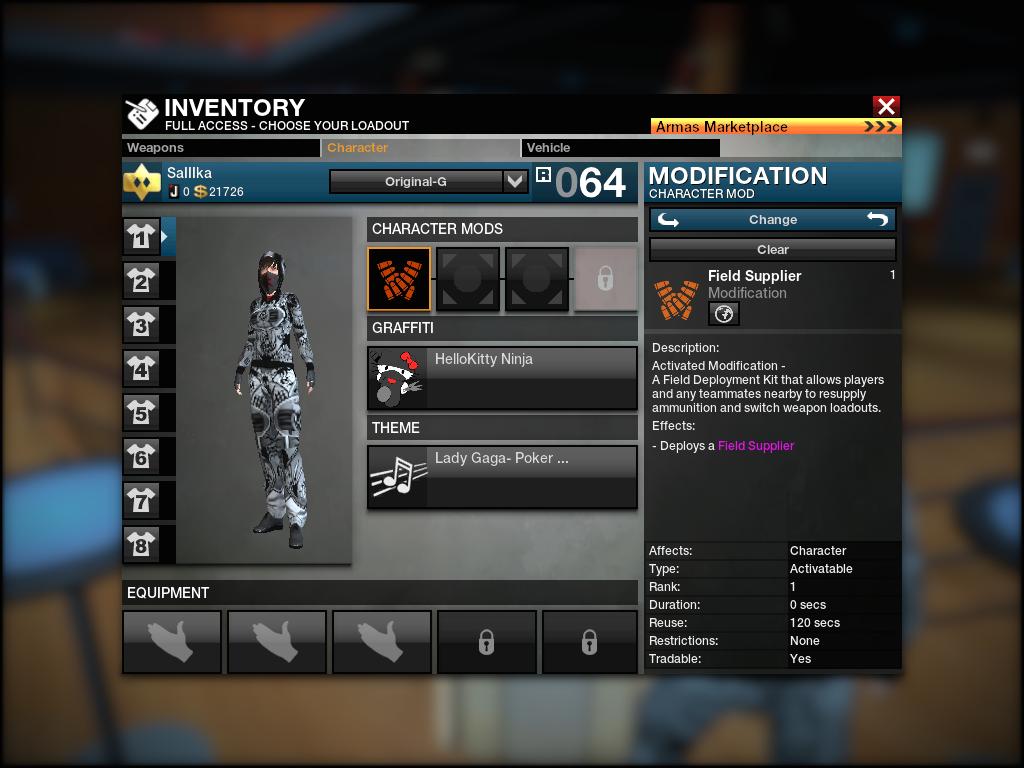Clear the selected modification
This screenshot has height=768, width=1024.
[773, 250]
